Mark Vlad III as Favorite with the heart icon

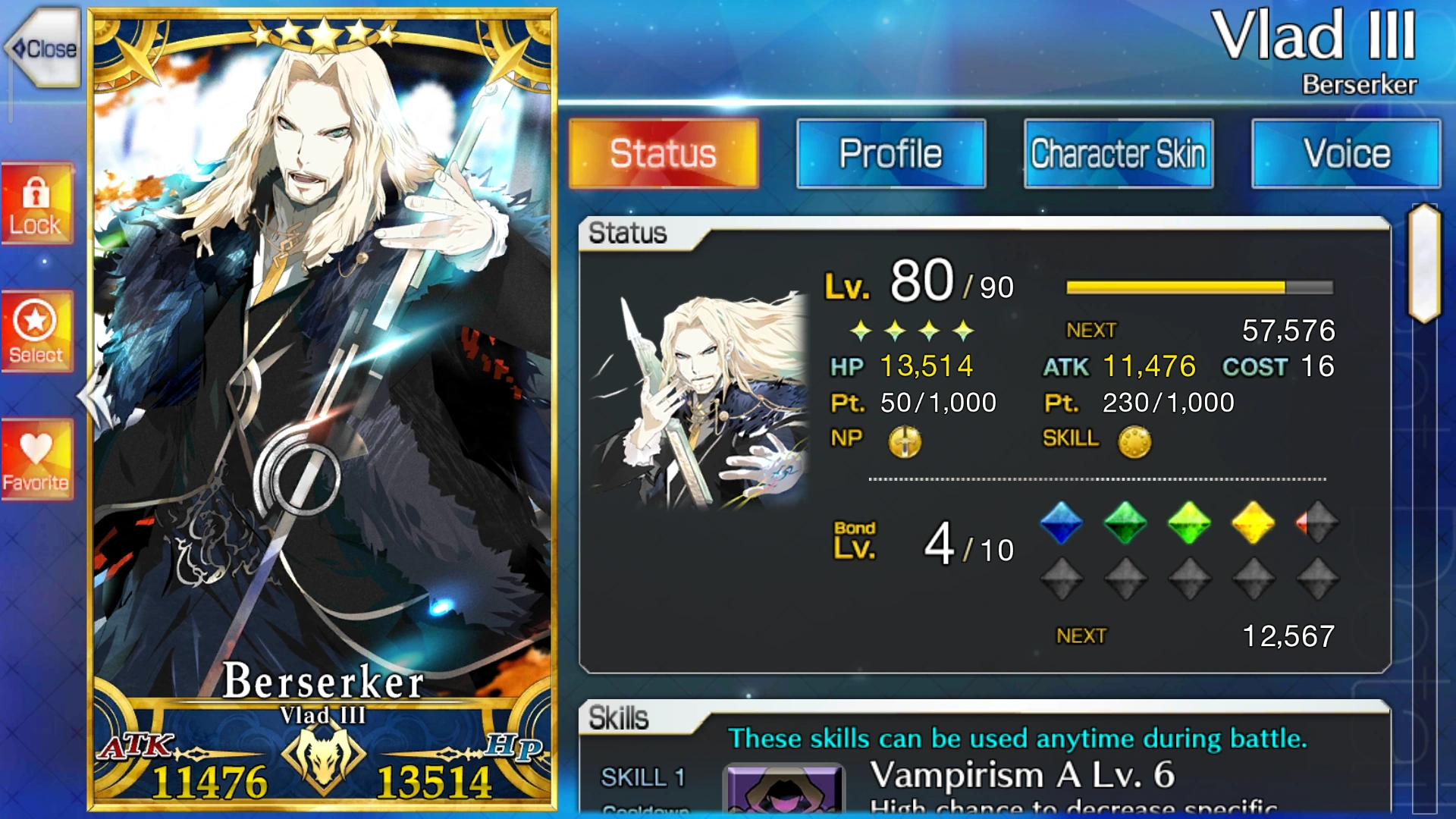pyautogui.click(x=38, y=455)
